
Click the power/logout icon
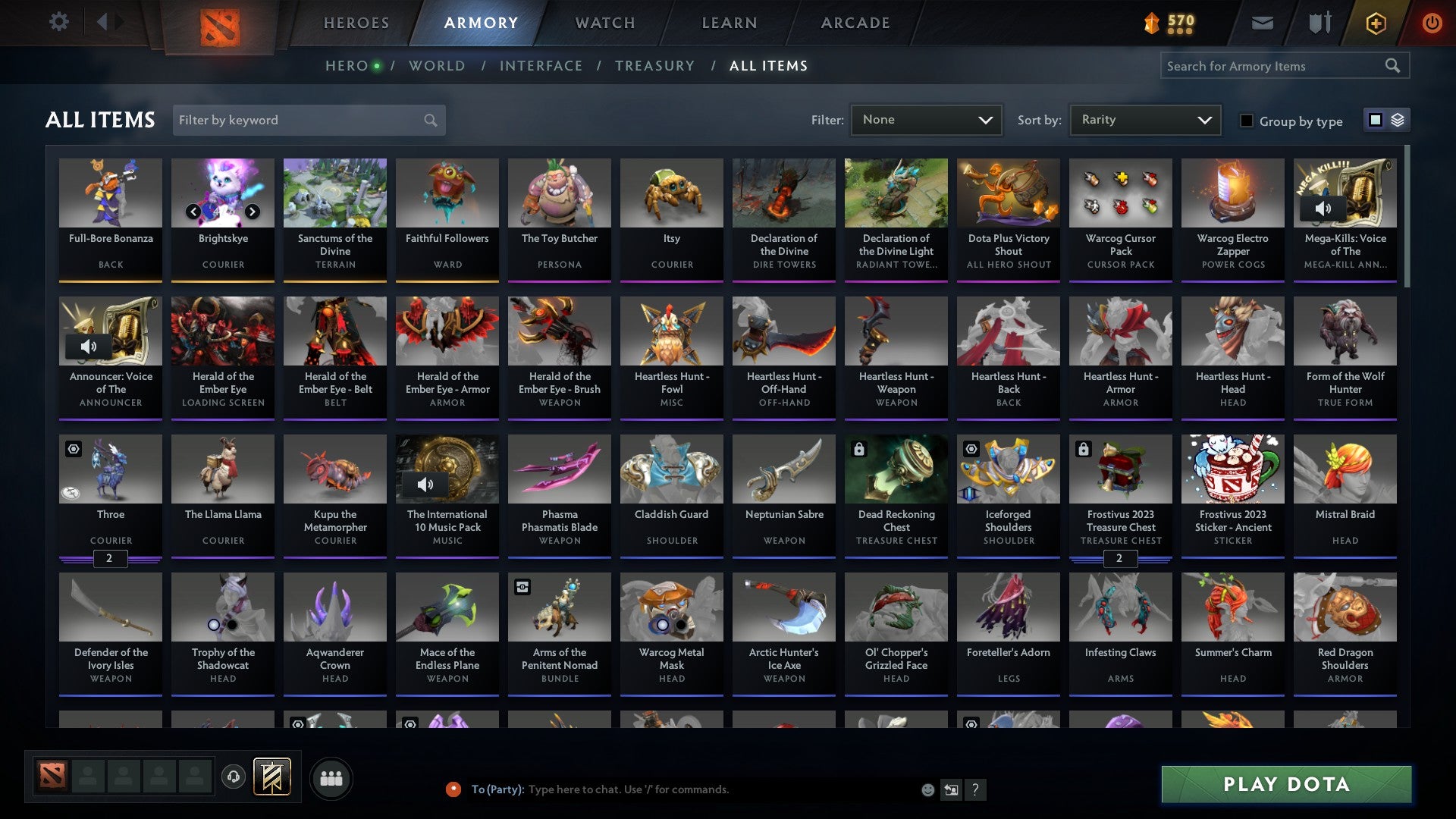click(x=1432, y=23)
